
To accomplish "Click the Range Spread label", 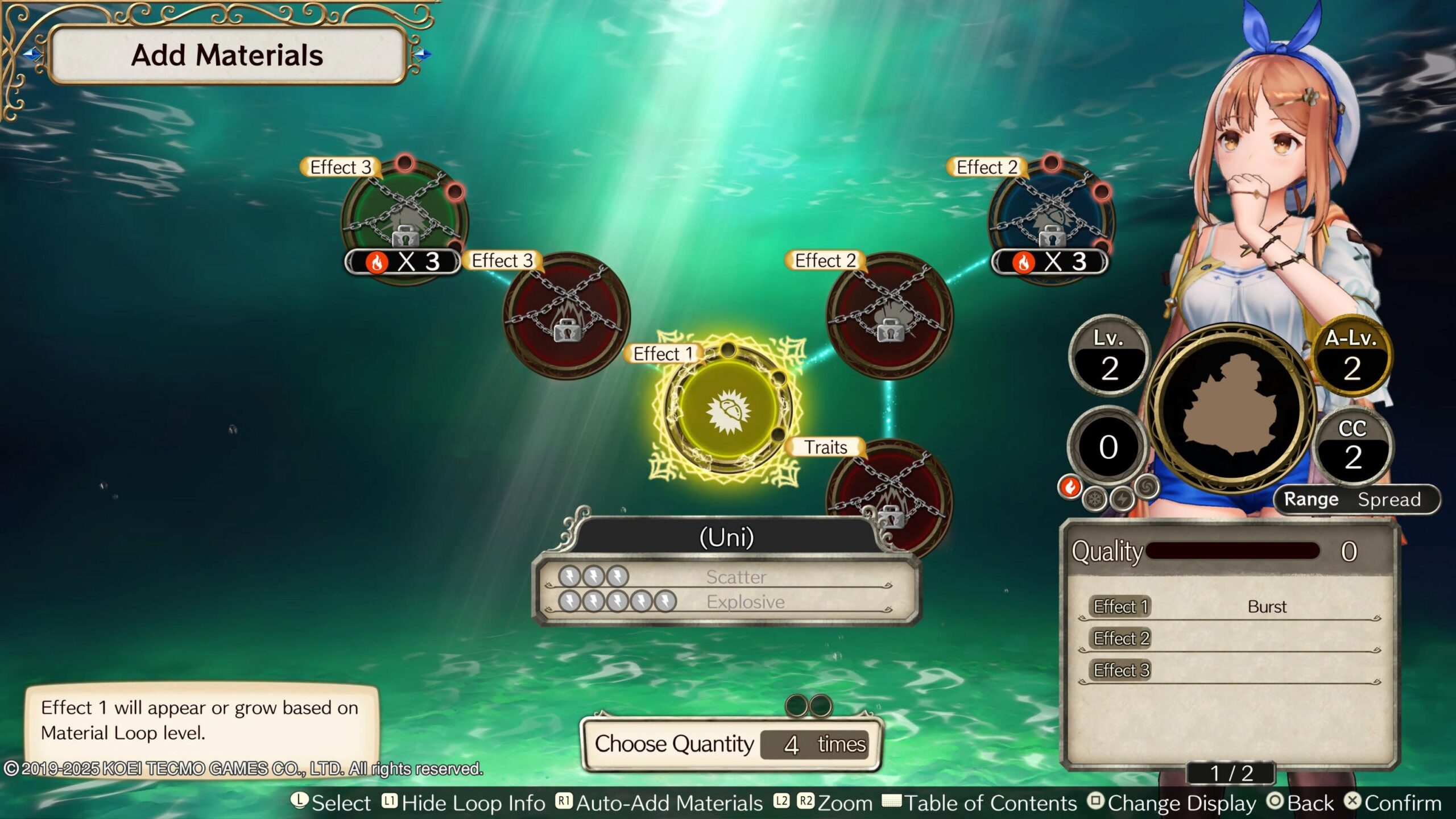I will click(1354, 499).
